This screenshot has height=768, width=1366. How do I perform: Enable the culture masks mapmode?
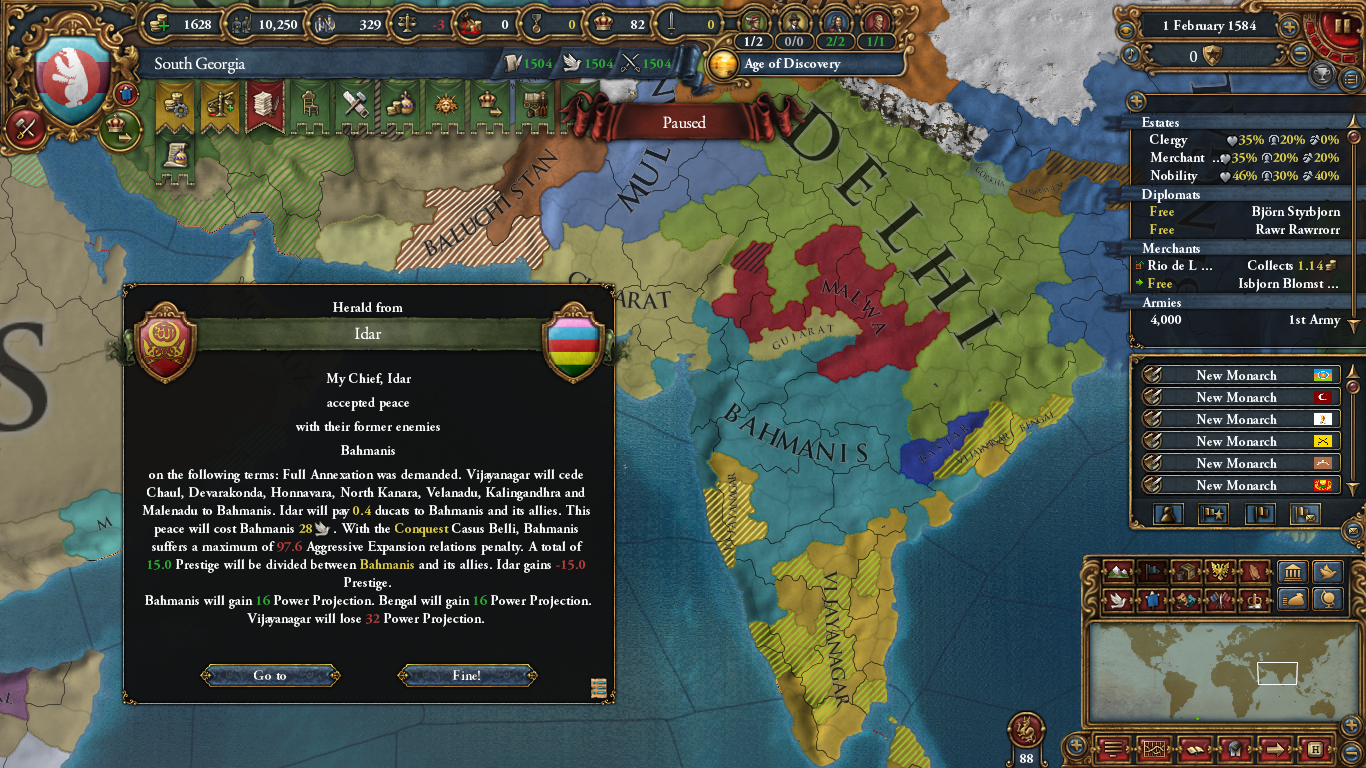point(1185,601)
